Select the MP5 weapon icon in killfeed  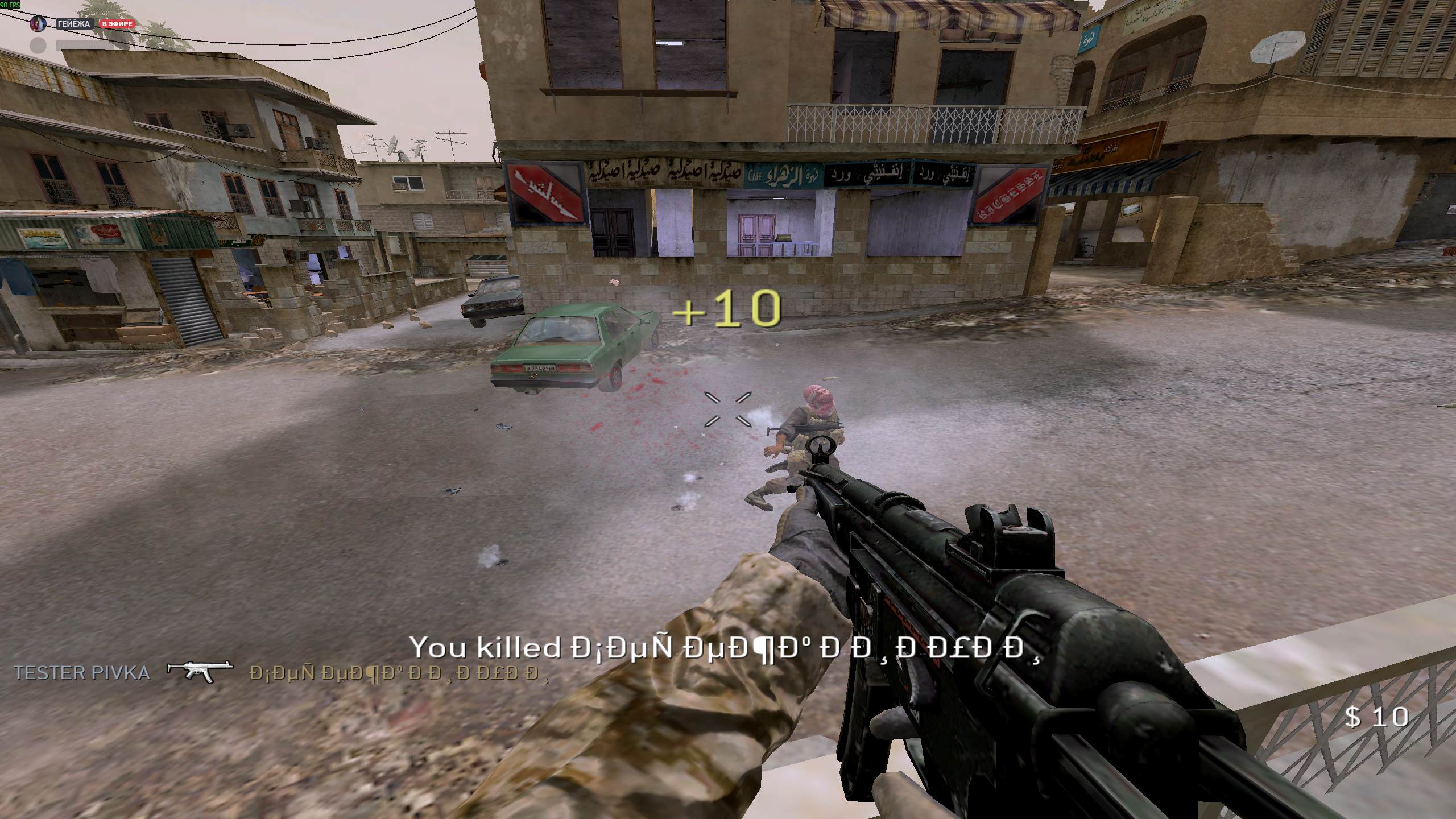point(200,670)
